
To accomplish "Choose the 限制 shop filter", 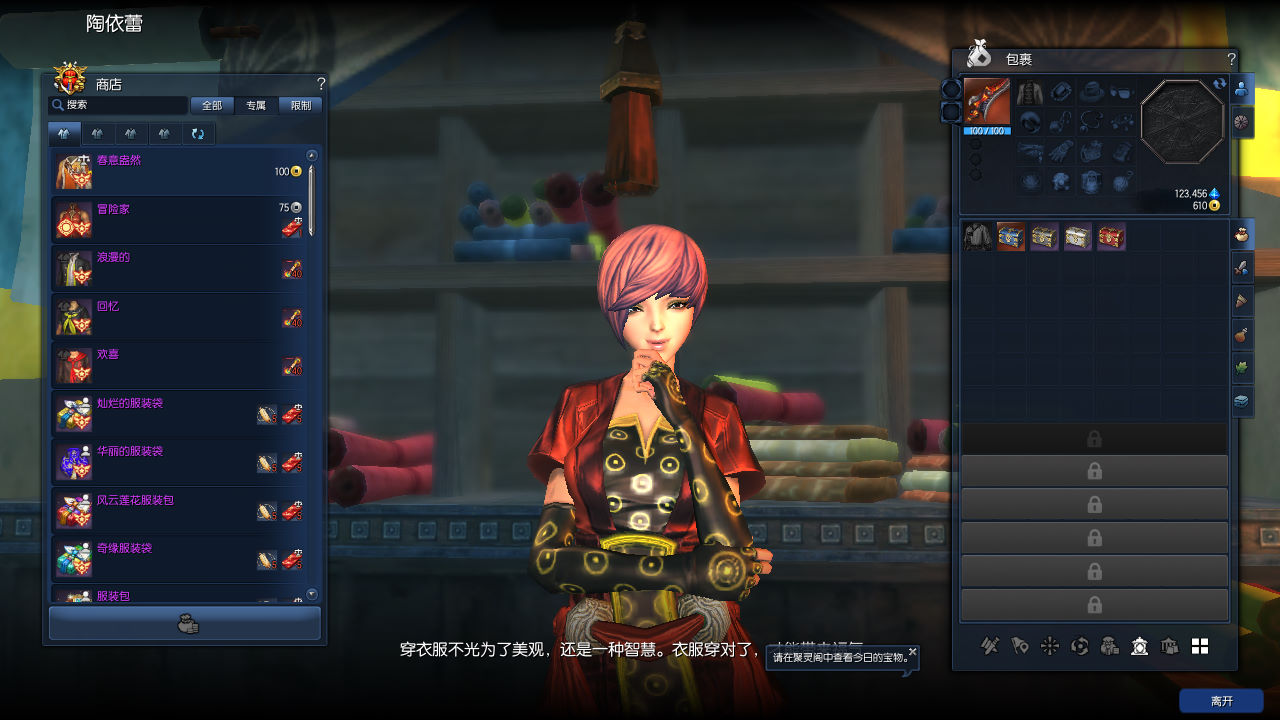I will 300,105.
